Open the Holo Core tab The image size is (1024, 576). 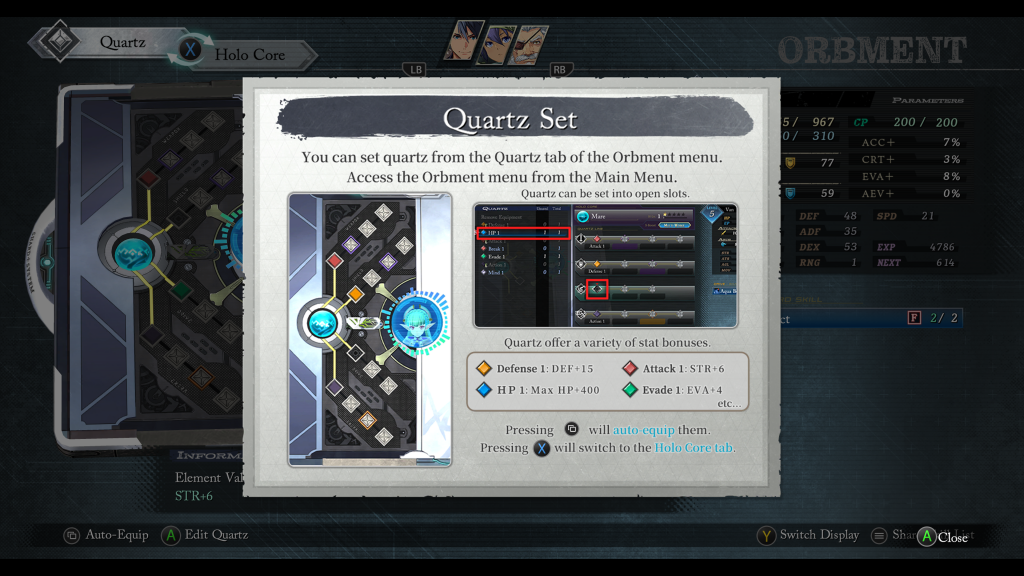(x=248, y=54)
